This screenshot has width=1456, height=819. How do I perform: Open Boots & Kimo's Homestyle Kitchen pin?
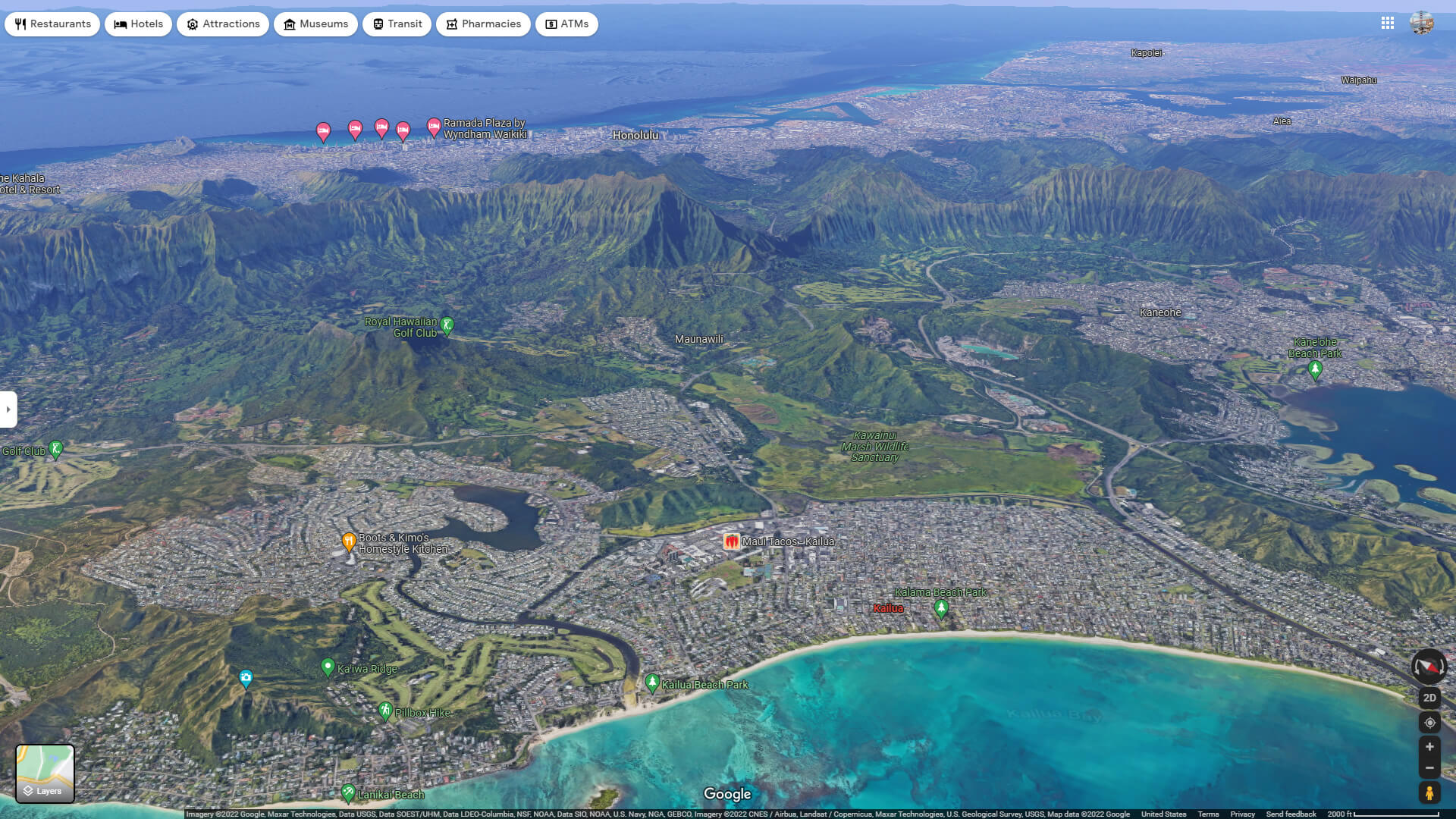pyautogui.click(x=349, y=540)
